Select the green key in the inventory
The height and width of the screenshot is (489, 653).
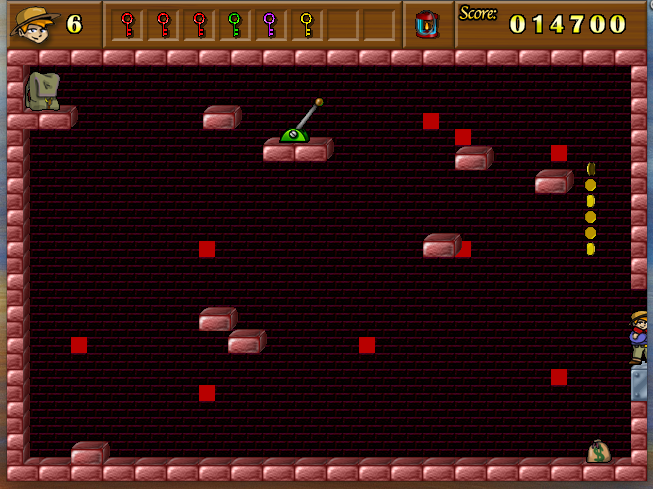(234, 23)
